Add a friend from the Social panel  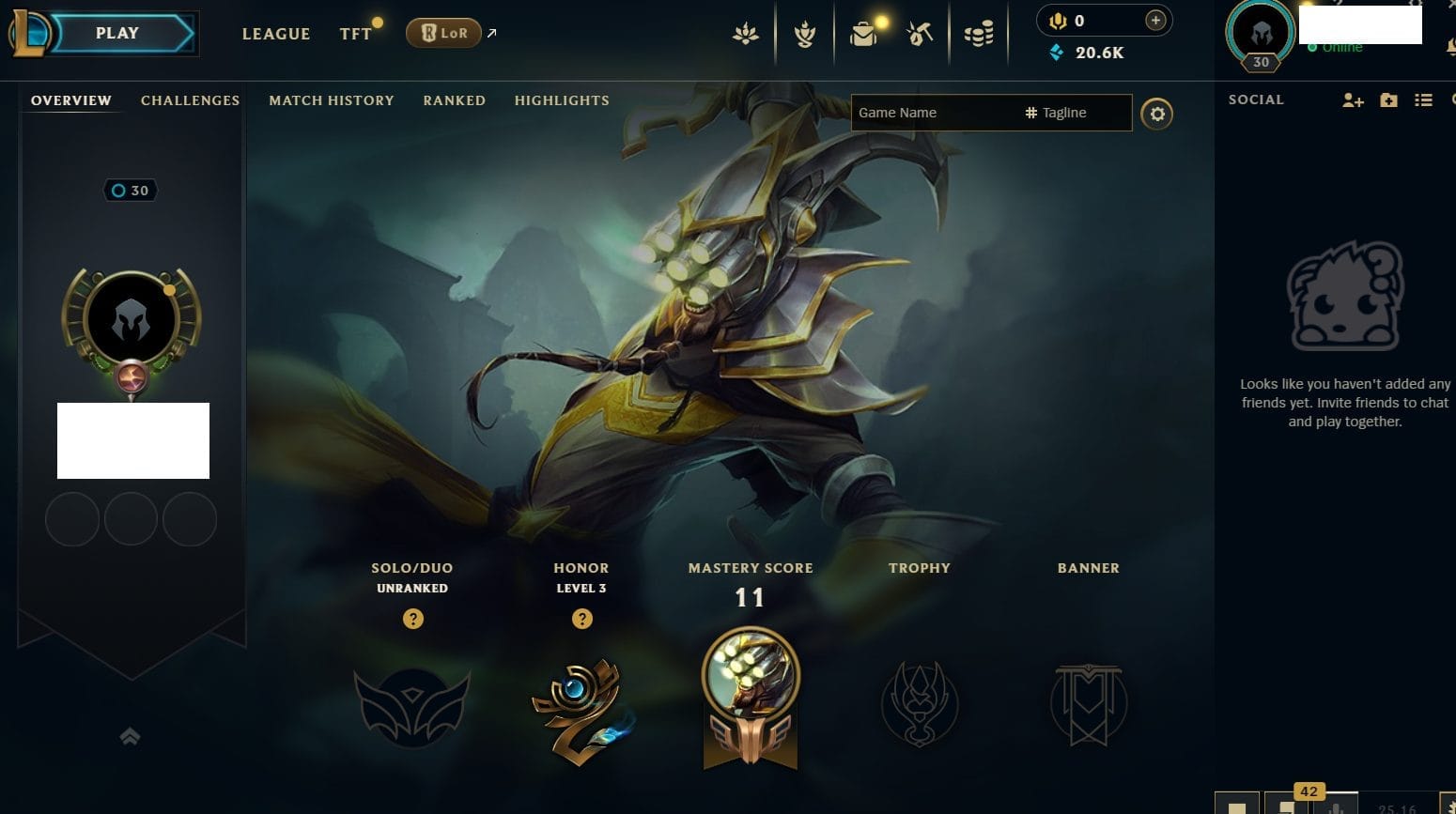click(x=1353, y=100)
